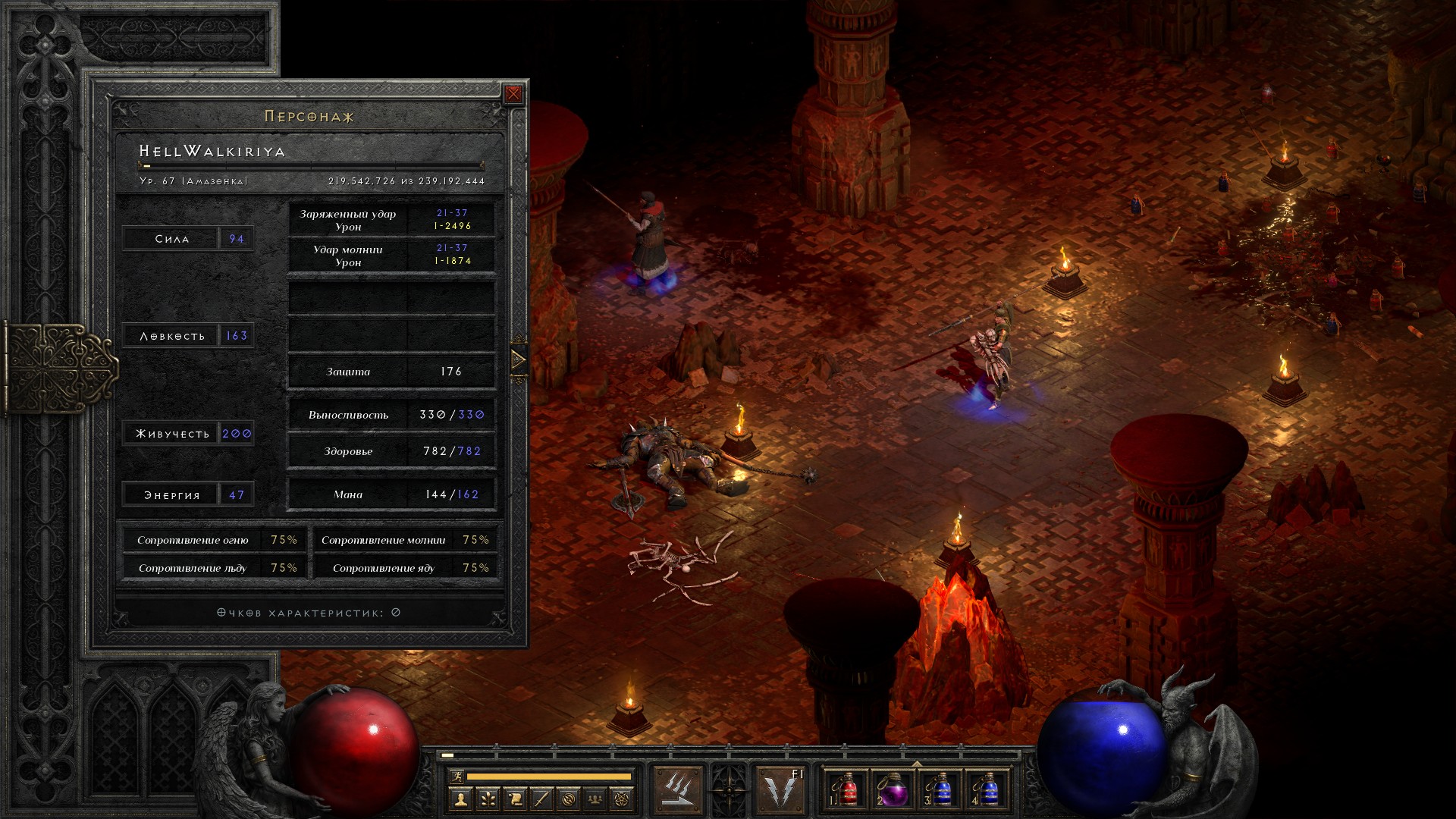The width and height of the screenshot is (1456, 819).
Task: Toggle the run/walk button
Action: point(456,777)
